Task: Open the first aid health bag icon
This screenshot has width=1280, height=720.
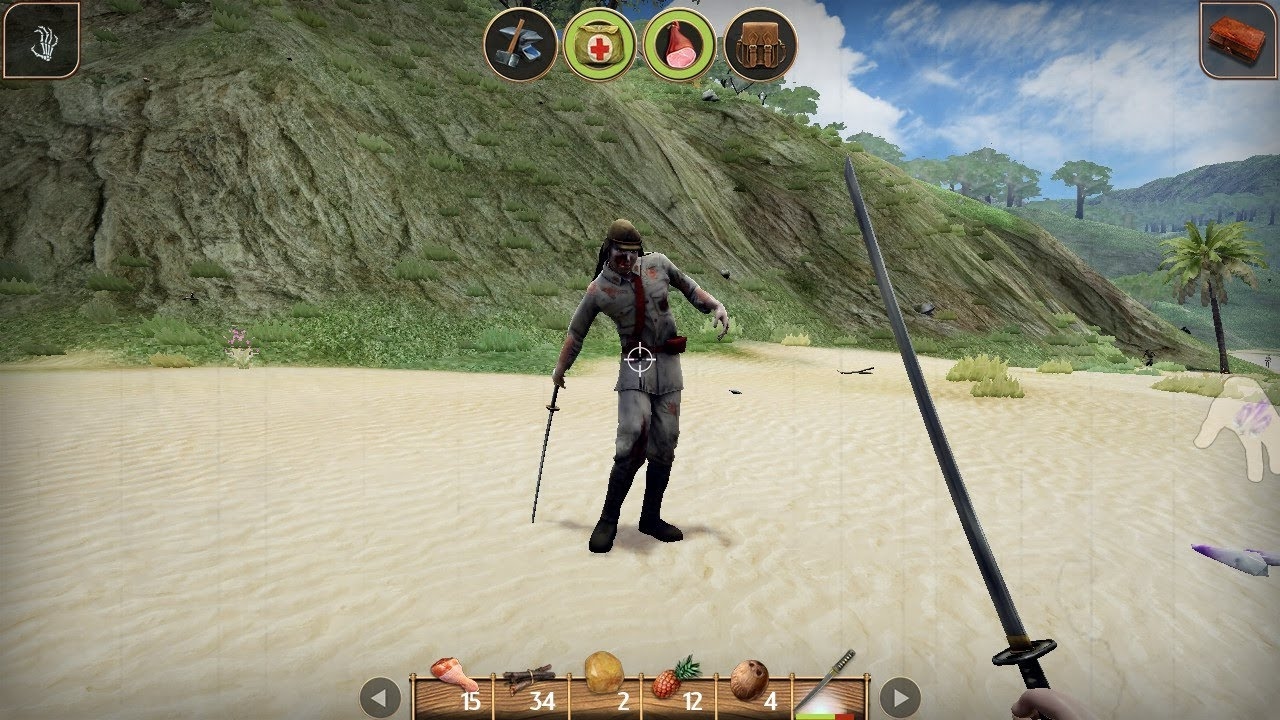Action: [600, 45]
